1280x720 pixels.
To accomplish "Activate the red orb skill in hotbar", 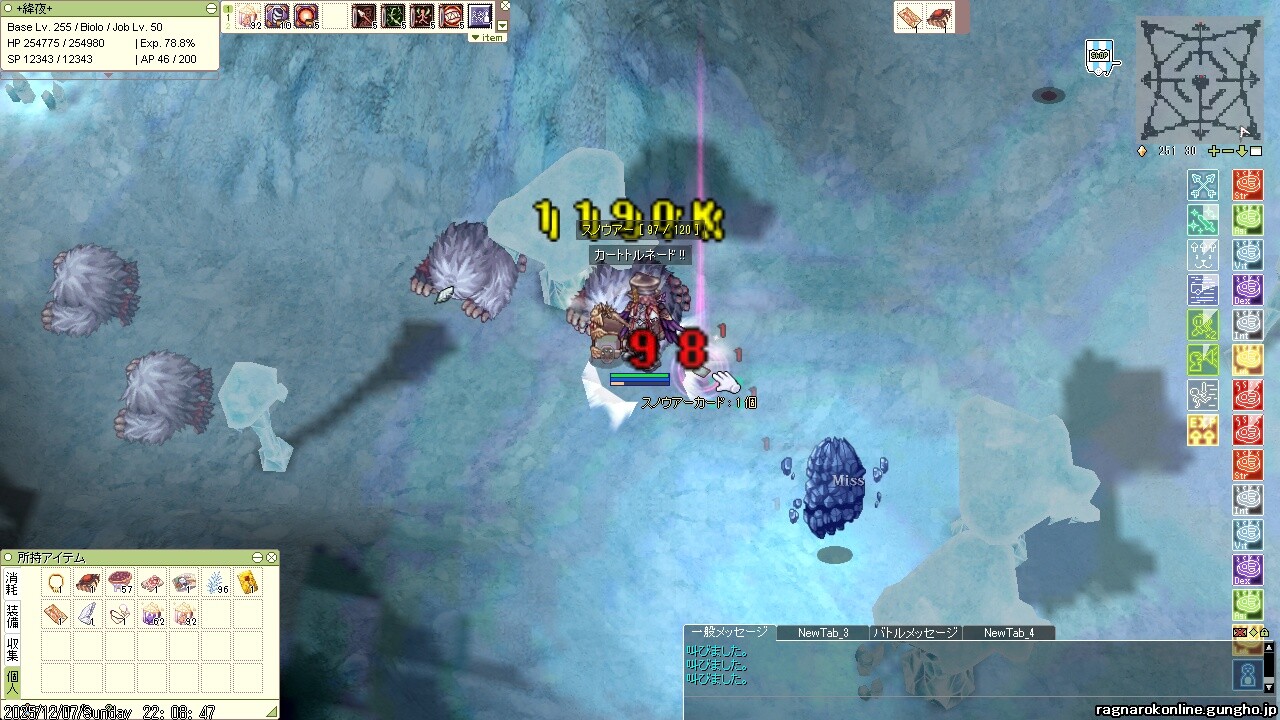I will [x=306, y=16].
